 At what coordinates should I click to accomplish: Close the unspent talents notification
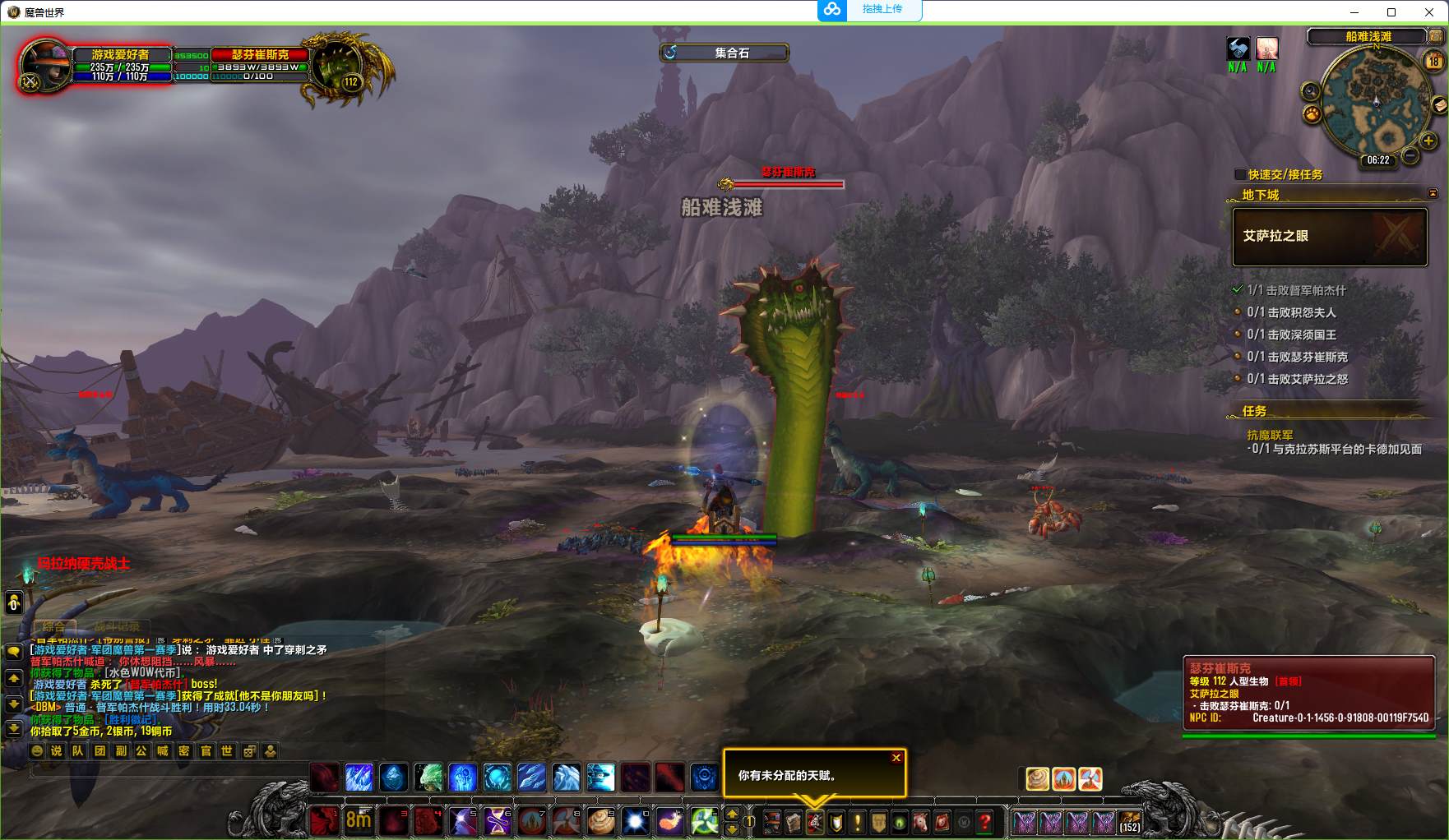click(x=896, y=758)
